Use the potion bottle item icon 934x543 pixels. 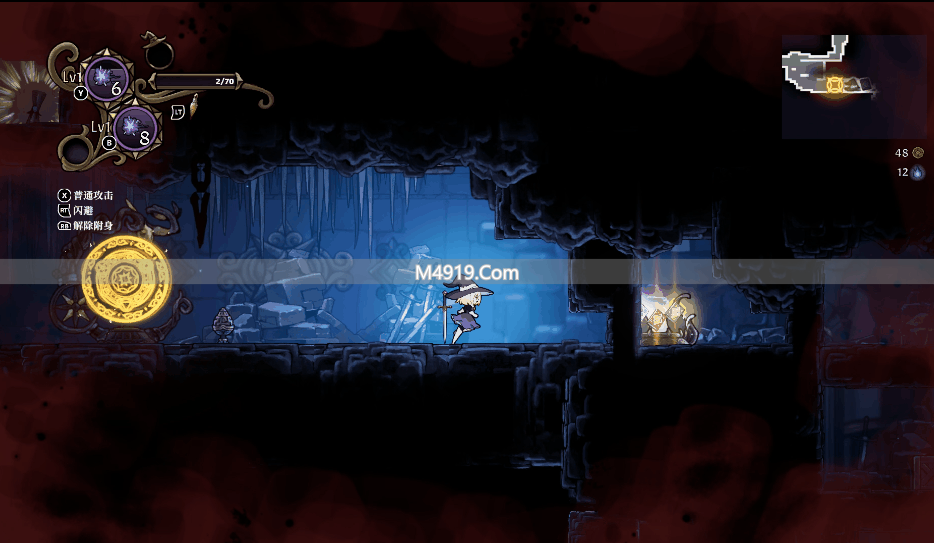[193, 104]
